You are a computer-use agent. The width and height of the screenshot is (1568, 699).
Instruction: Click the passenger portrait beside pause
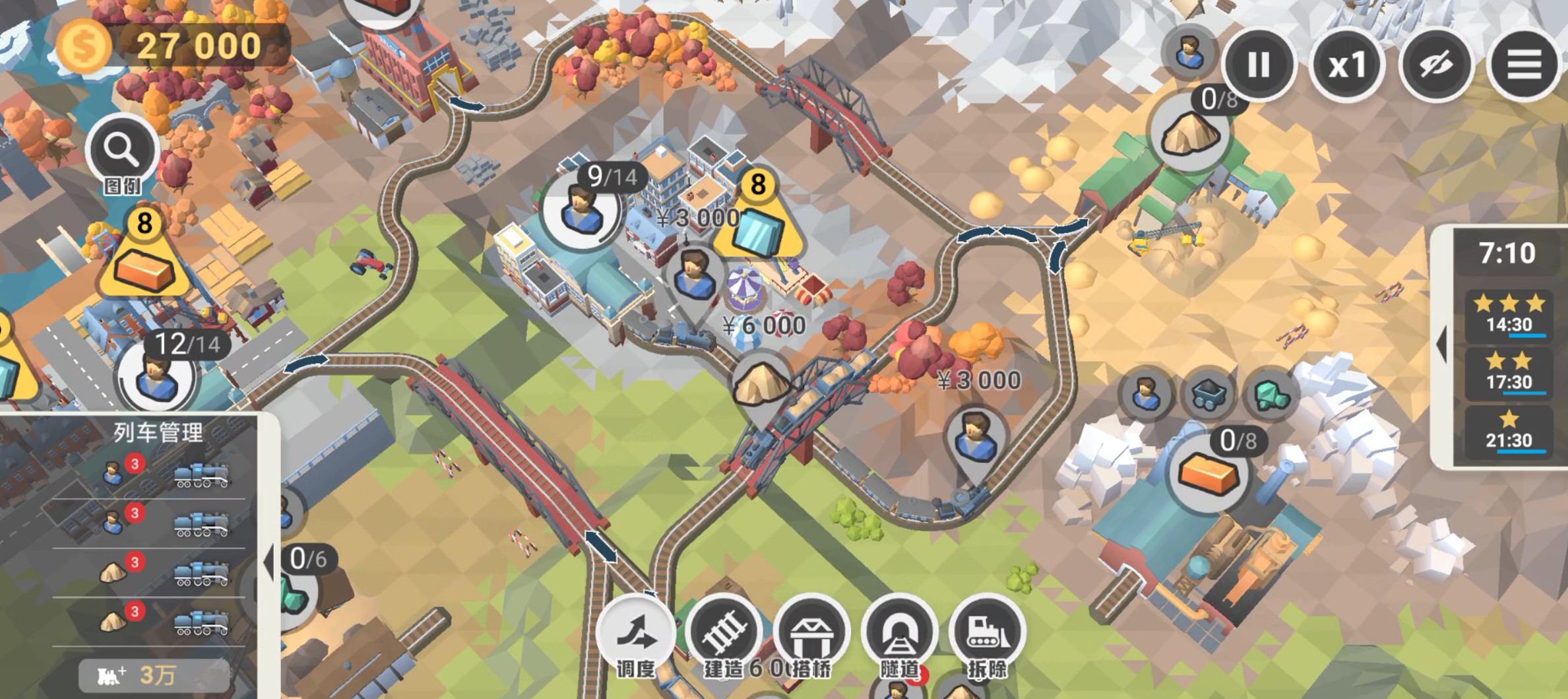[1189, 53]
